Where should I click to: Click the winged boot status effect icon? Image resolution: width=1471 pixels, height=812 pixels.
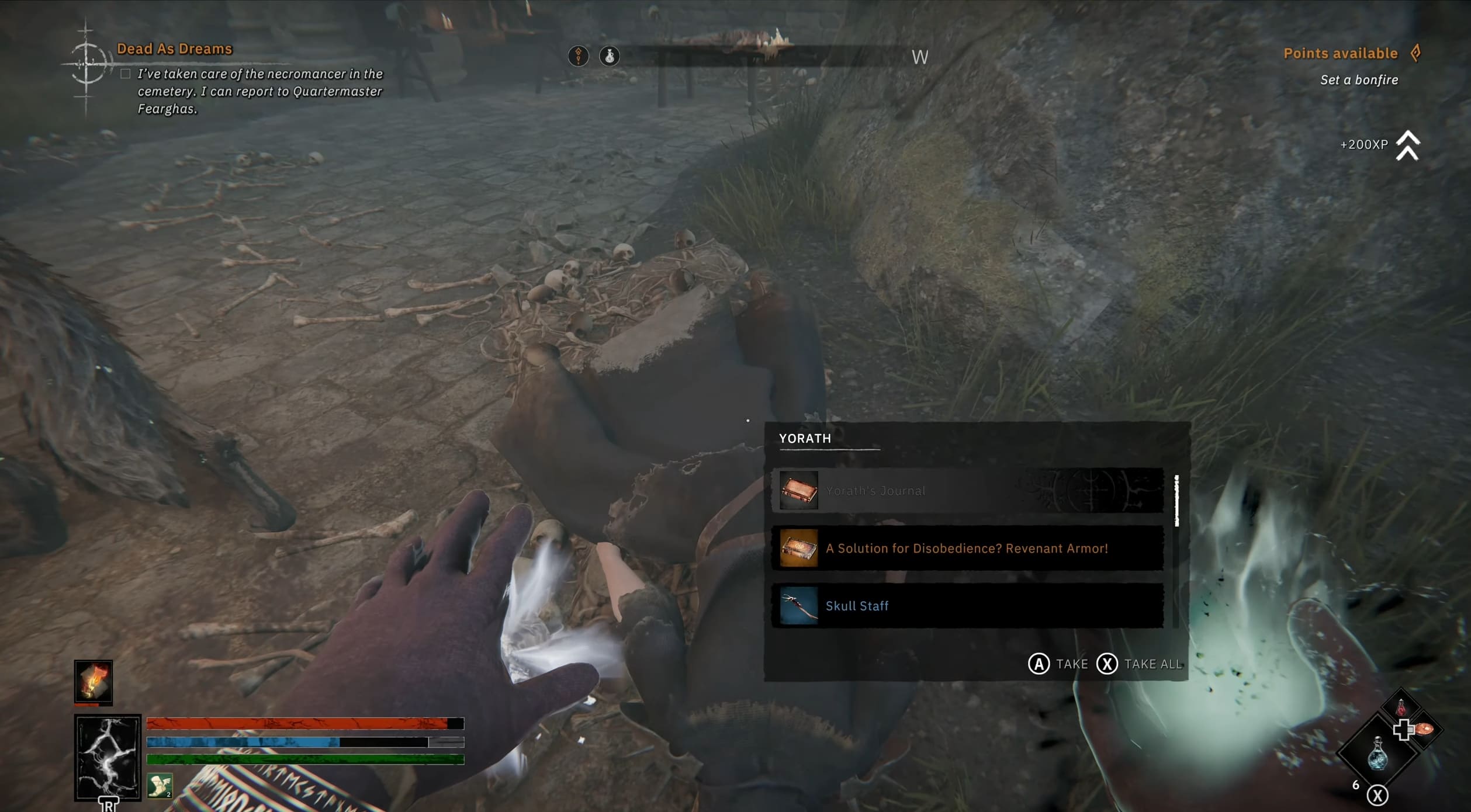[x=159, y=786]
